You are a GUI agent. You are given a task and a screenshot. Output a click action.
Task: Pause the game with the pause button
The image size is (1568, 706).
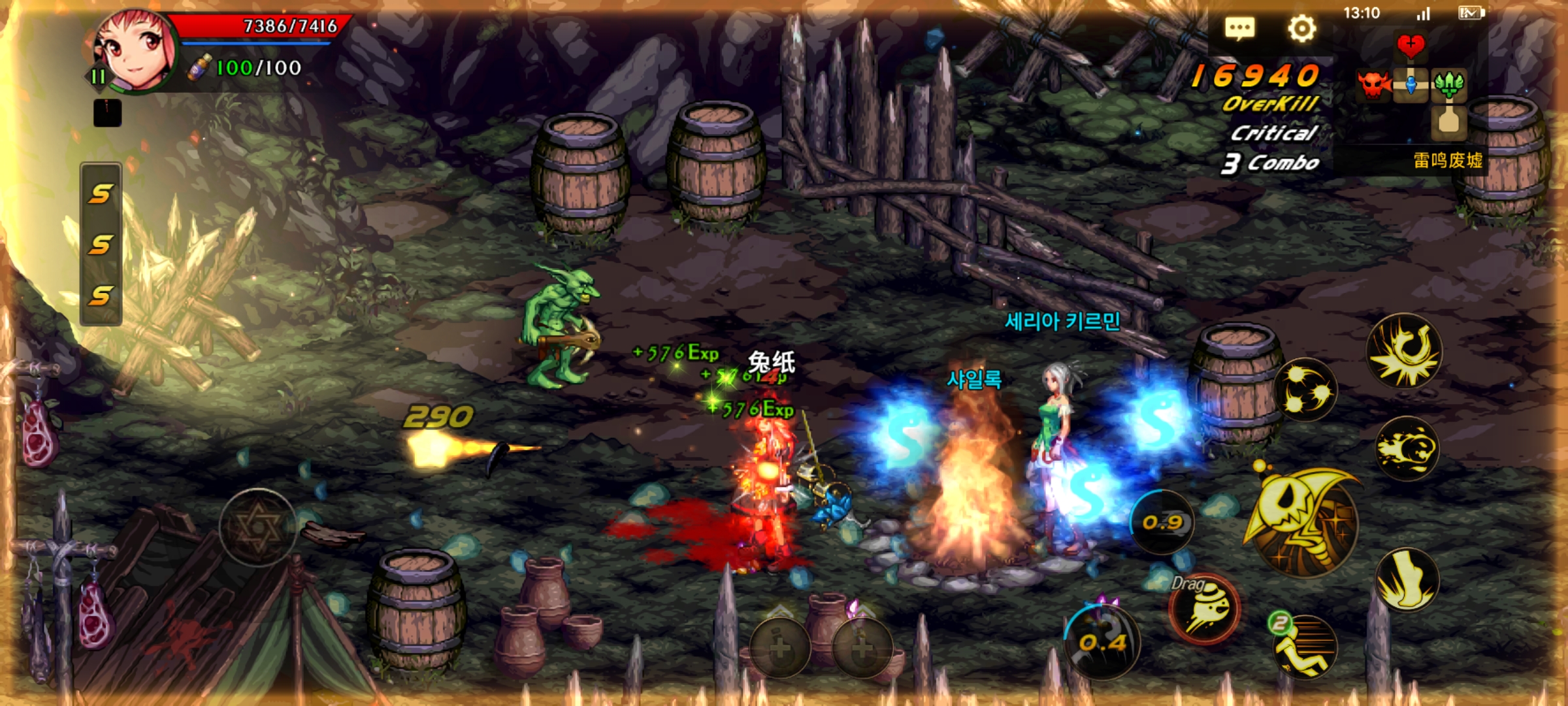click(98, 77)
